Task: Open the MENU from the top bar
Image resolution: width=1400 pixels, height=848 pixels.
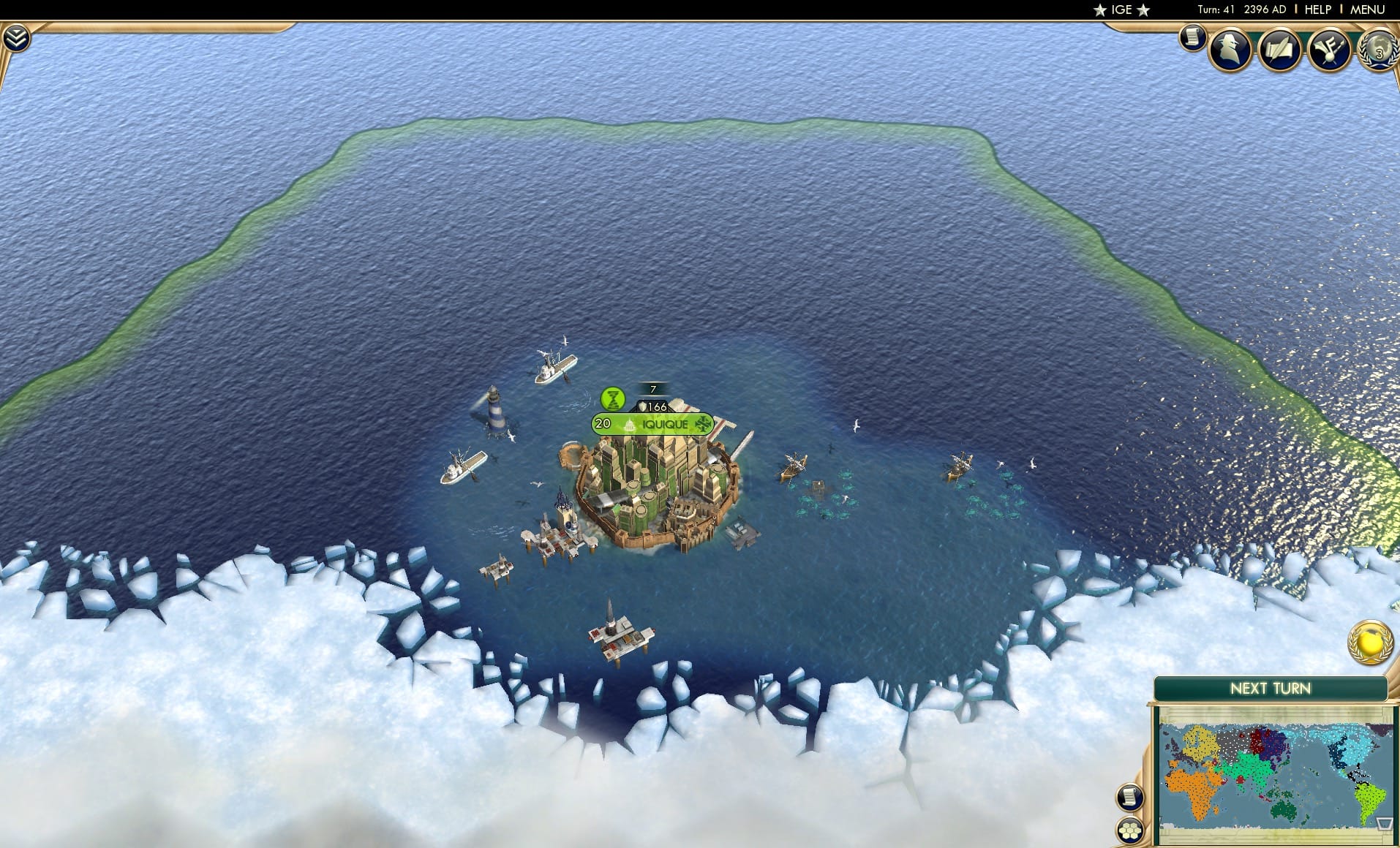Action: 1367,10
